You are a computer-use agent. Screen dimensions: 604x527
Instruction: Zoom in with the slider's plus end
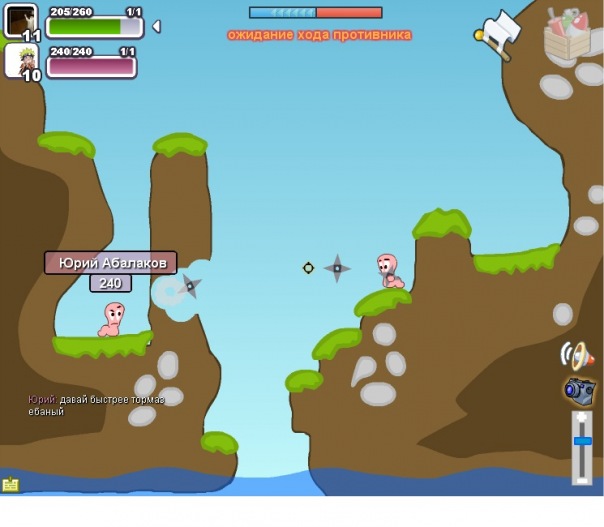(582, 418)
